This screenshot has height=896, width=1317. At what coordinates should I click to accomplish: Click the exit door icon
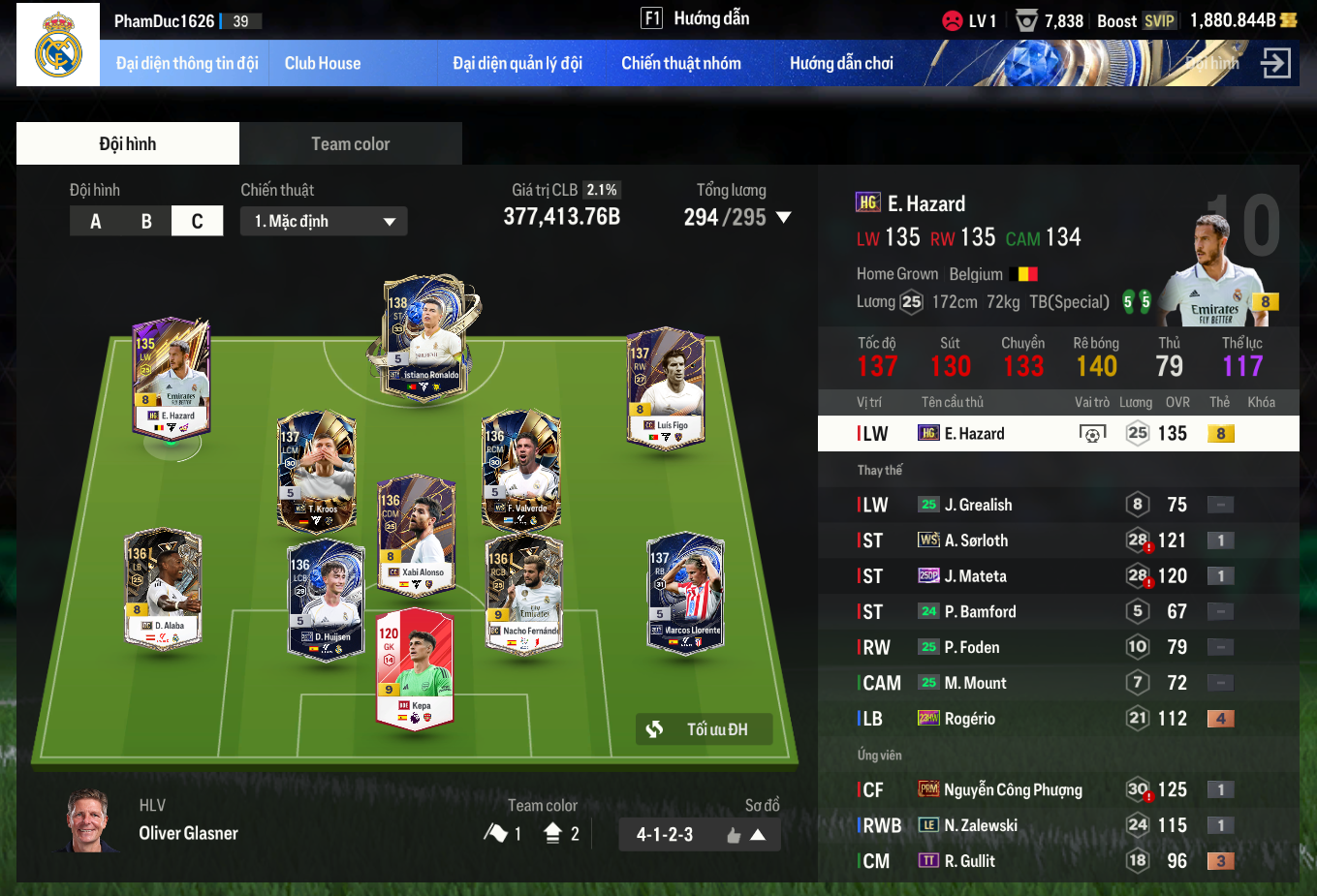pyautogui.click(x=1275, y=64)
